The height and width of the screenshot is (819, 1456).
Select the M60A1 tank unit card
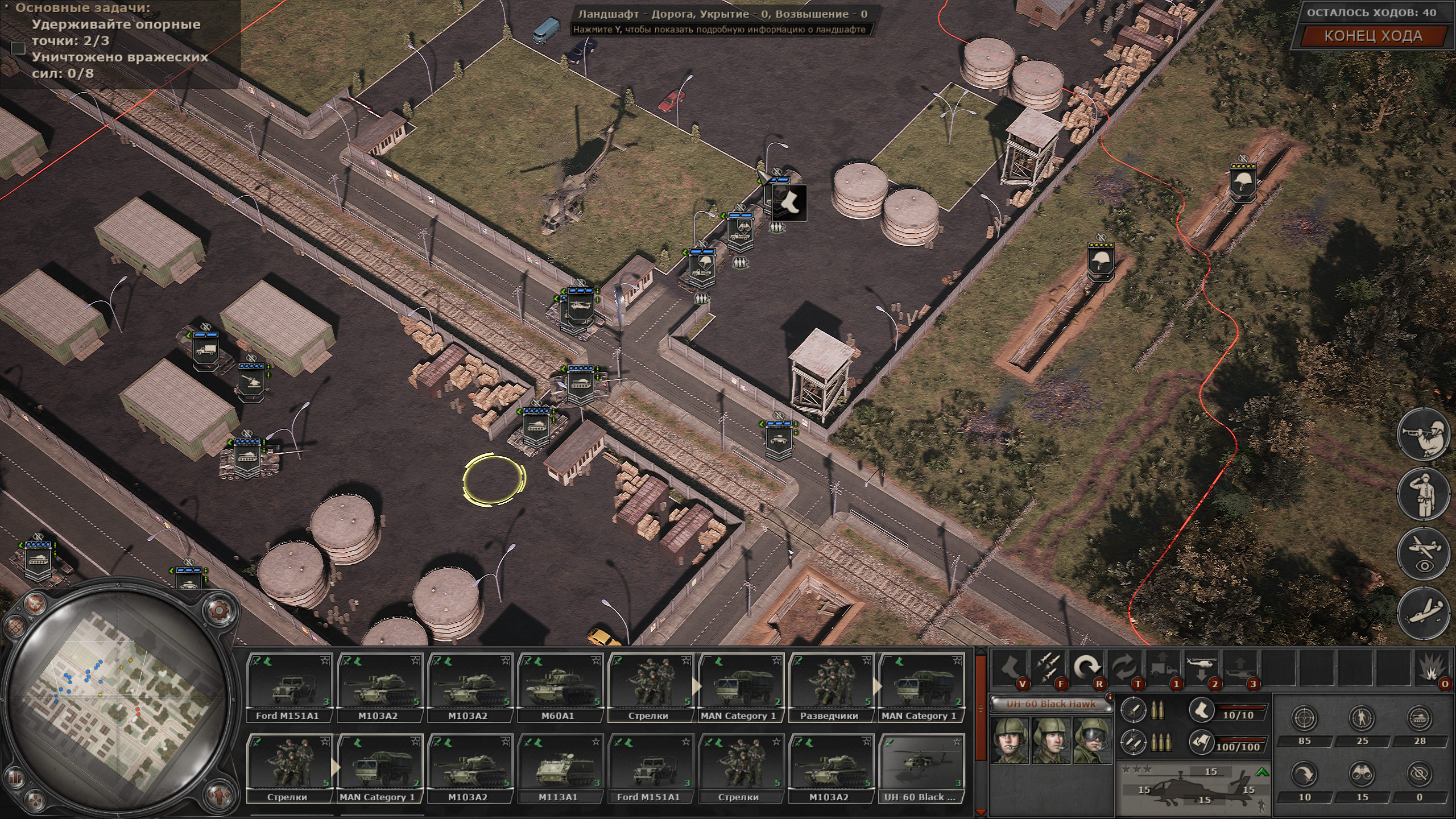coord(558,687)
